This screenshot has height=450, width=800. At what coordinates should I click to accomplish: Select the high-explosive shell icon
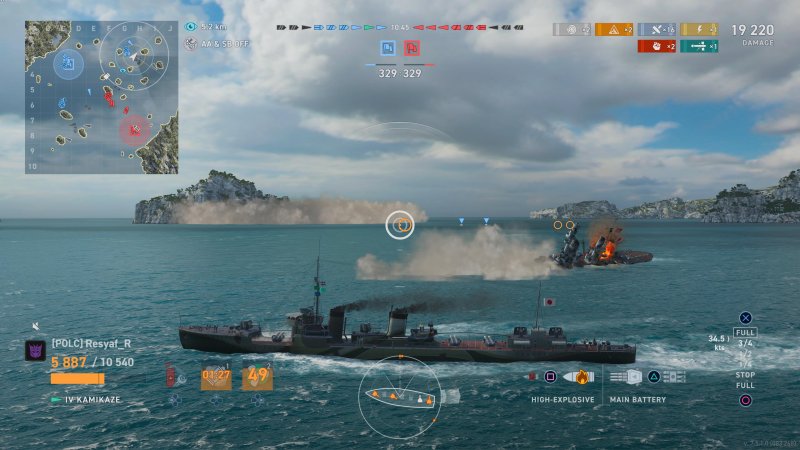tap(580, 377)
